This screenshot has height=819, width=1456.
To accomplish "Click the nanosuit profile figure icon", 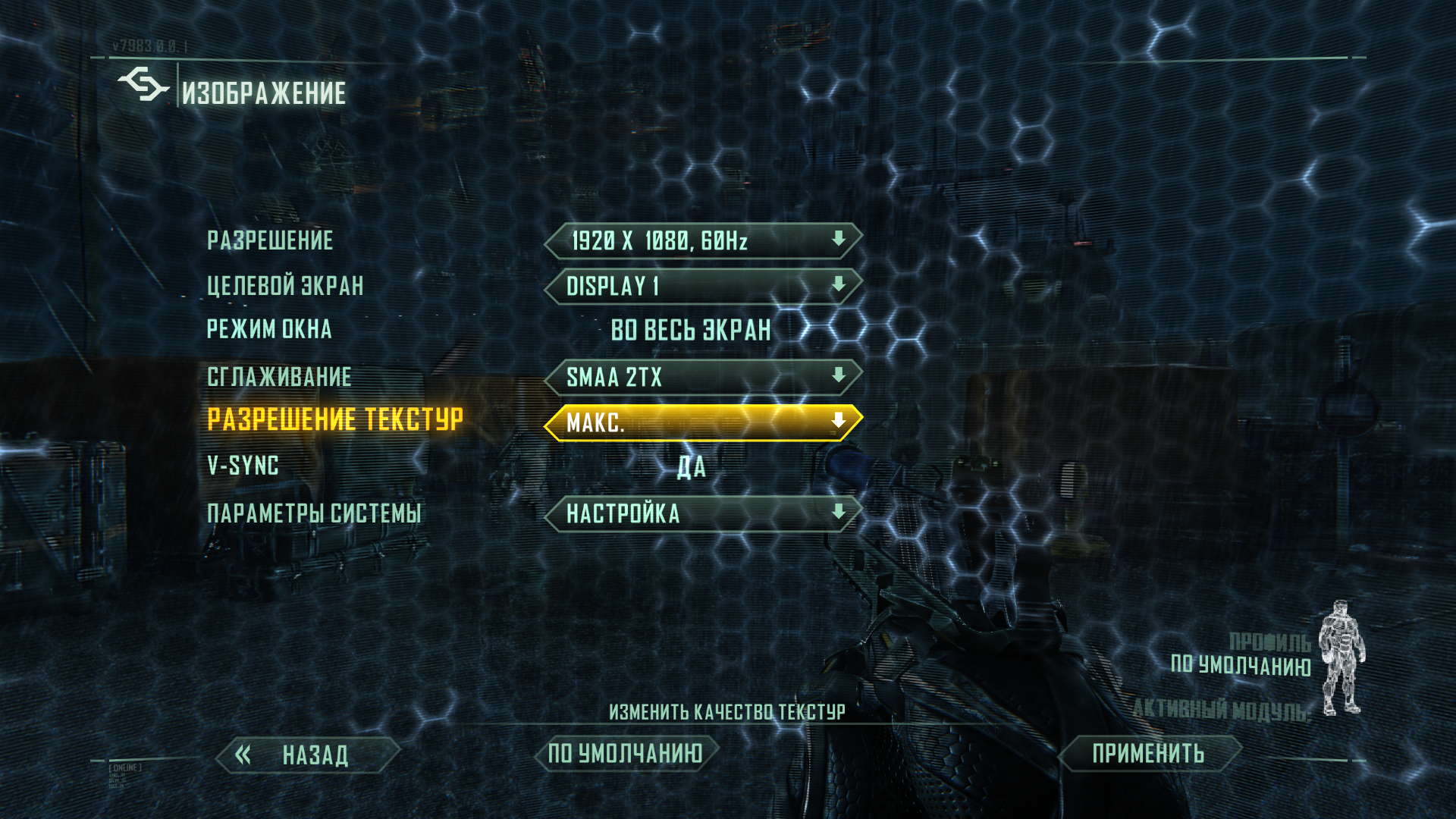I will click(1341, 657).
